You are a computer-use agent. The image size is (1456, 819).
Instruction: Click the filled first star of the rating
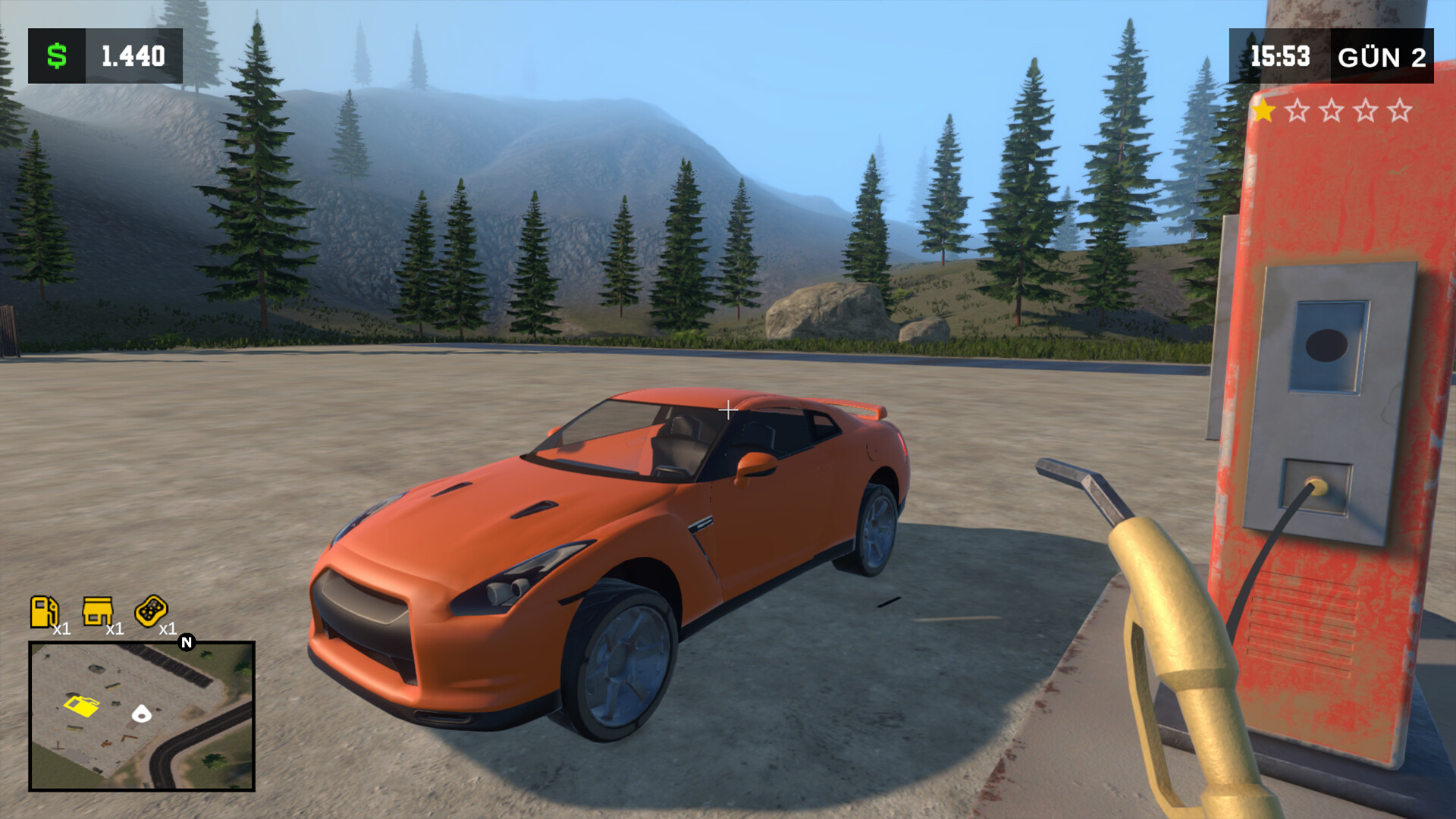[1262, 109]
